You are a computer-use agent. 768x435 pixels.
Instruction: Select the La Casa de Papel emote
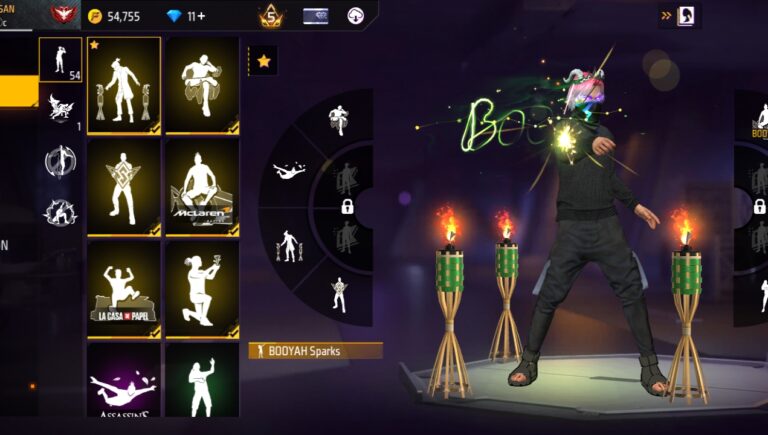124,288
